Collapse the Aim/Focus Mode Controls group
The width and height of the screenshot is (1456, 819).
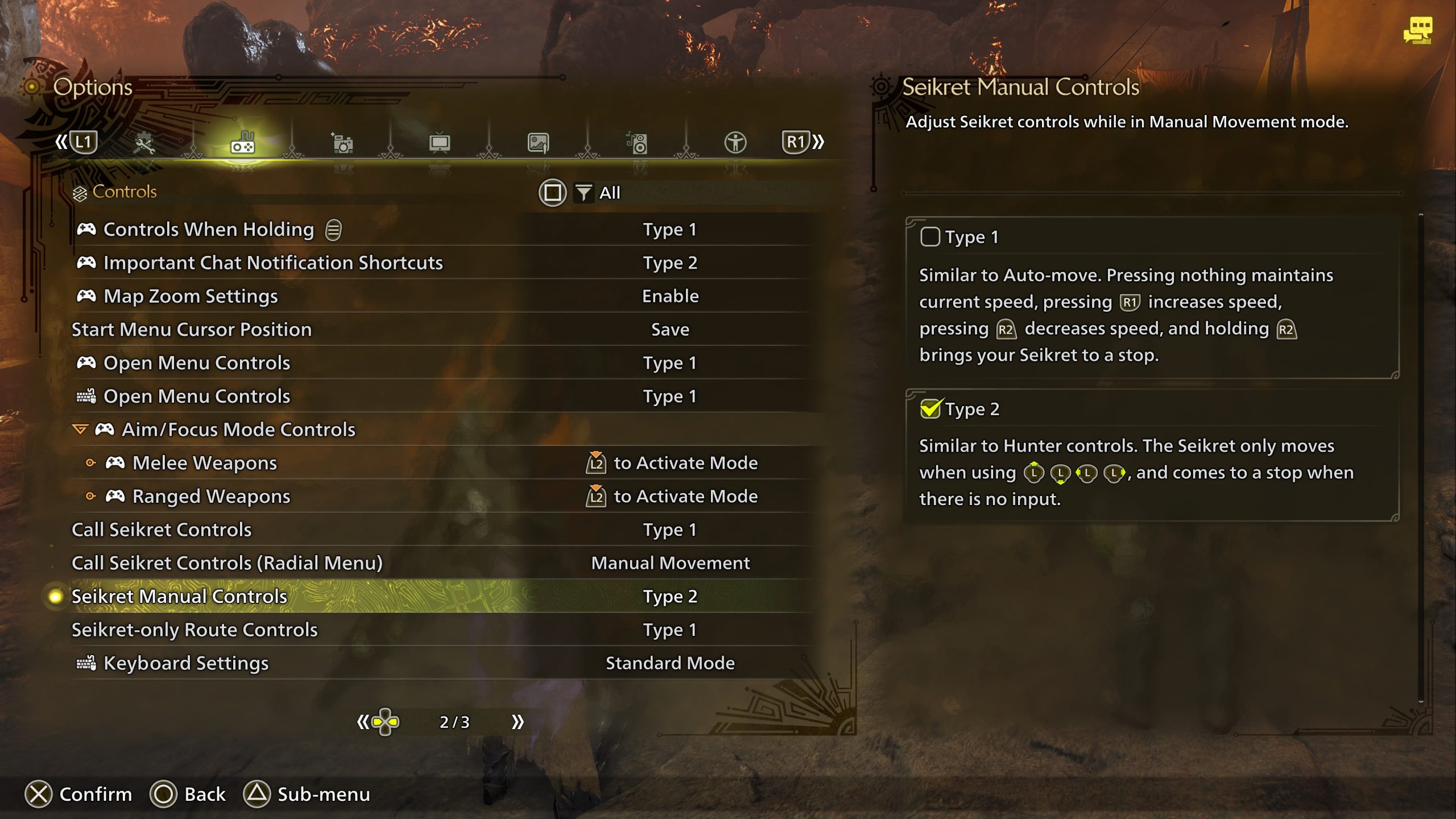(80, 429)
